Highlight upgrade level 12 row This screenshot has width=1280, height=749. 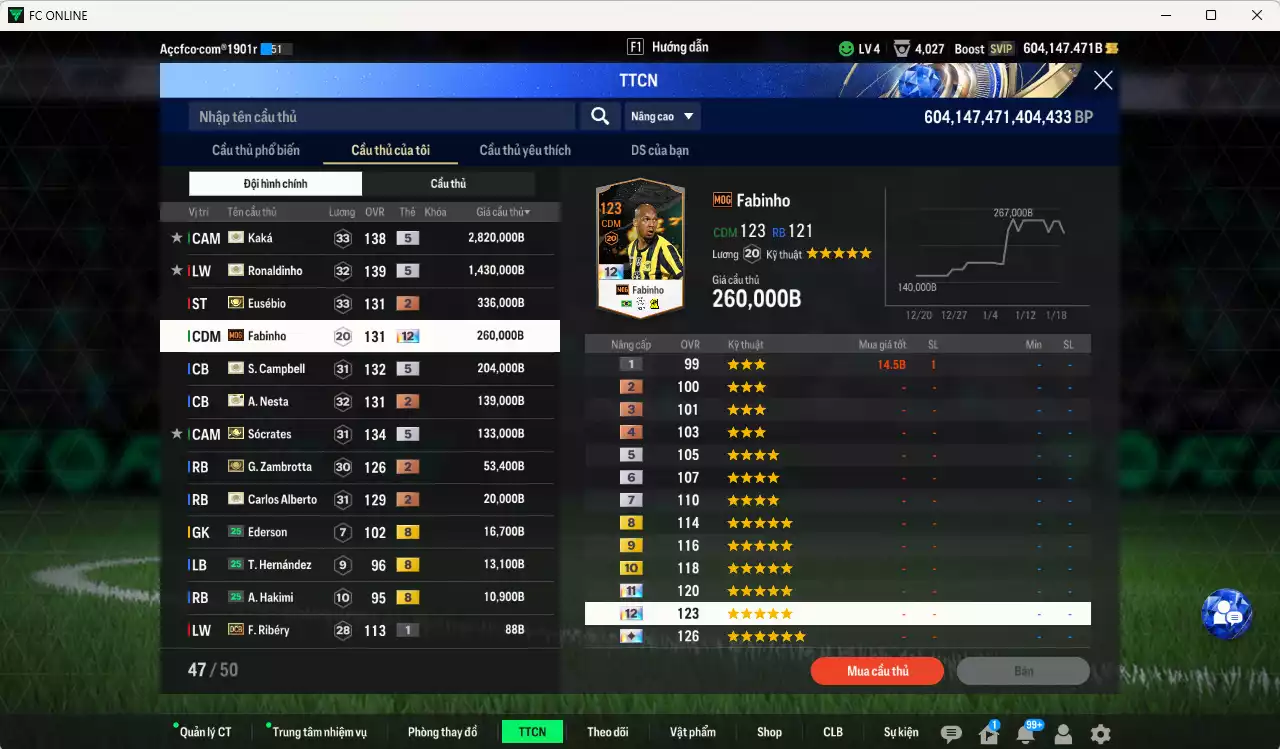pyautogui.click(x=838, y=613)
